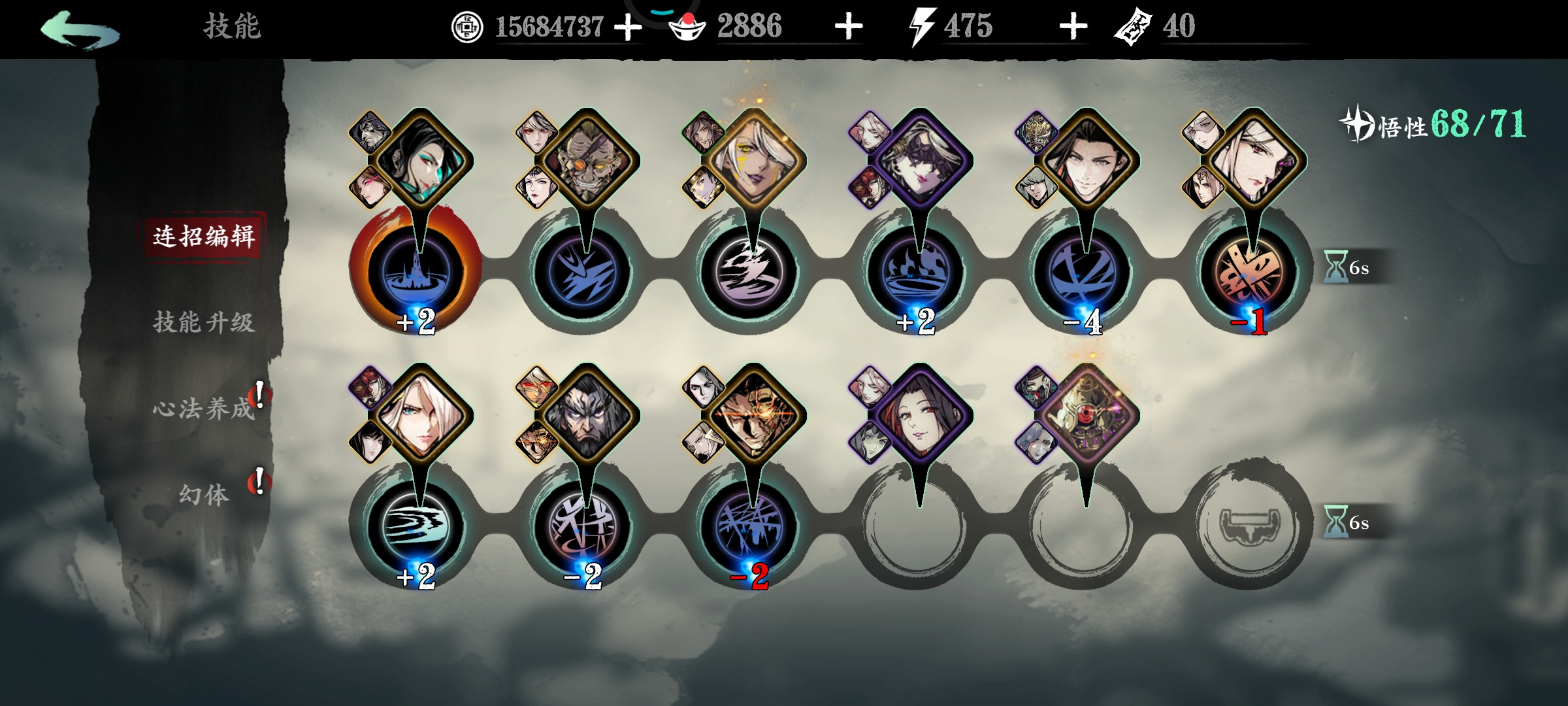Add more lightning energy with plus button
The height and width of the screenshot is (706, 1568).
1073,27
